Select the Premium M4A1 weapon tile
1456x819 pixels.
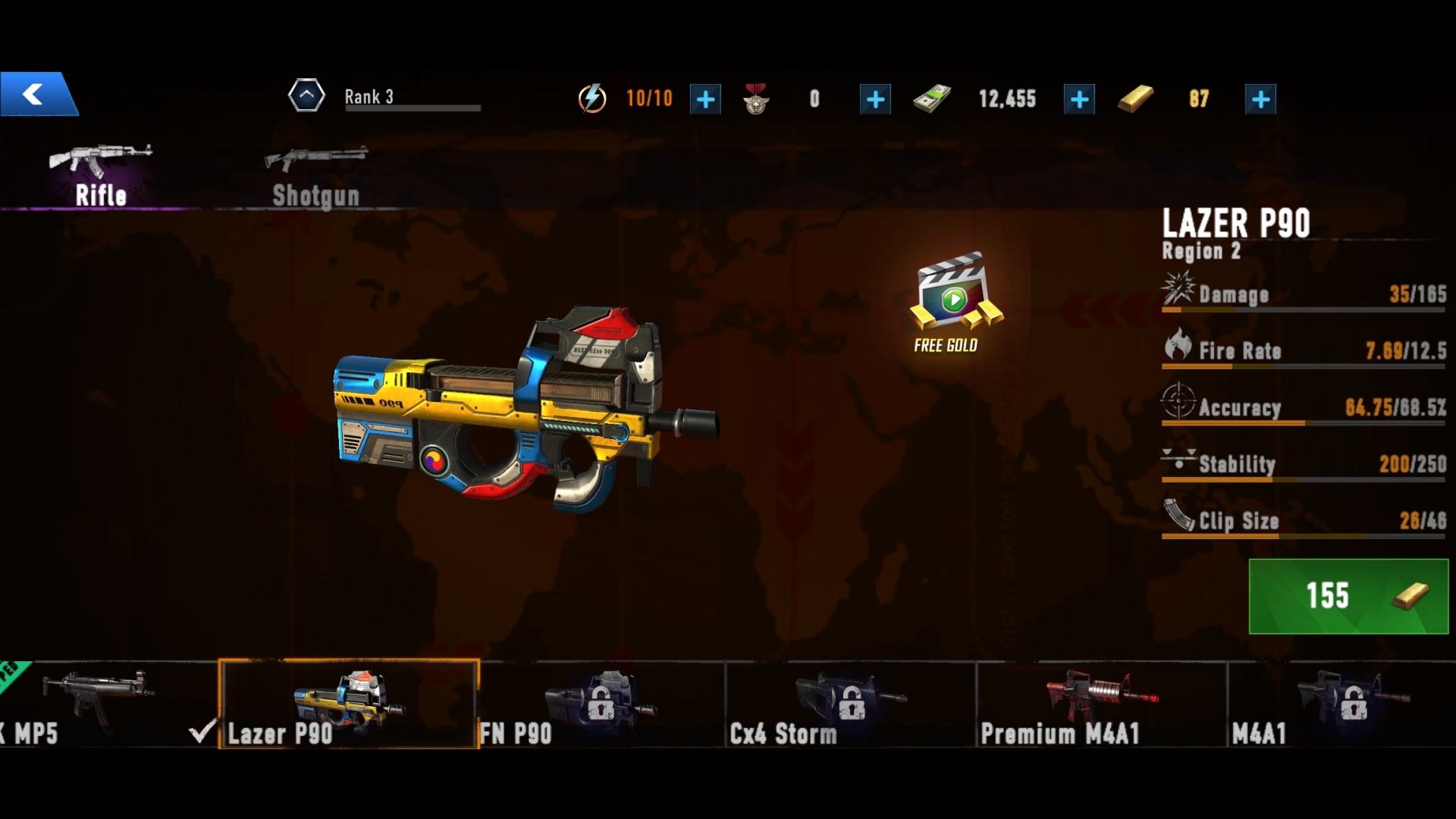pyautogui.click(x=1101, y=704)
